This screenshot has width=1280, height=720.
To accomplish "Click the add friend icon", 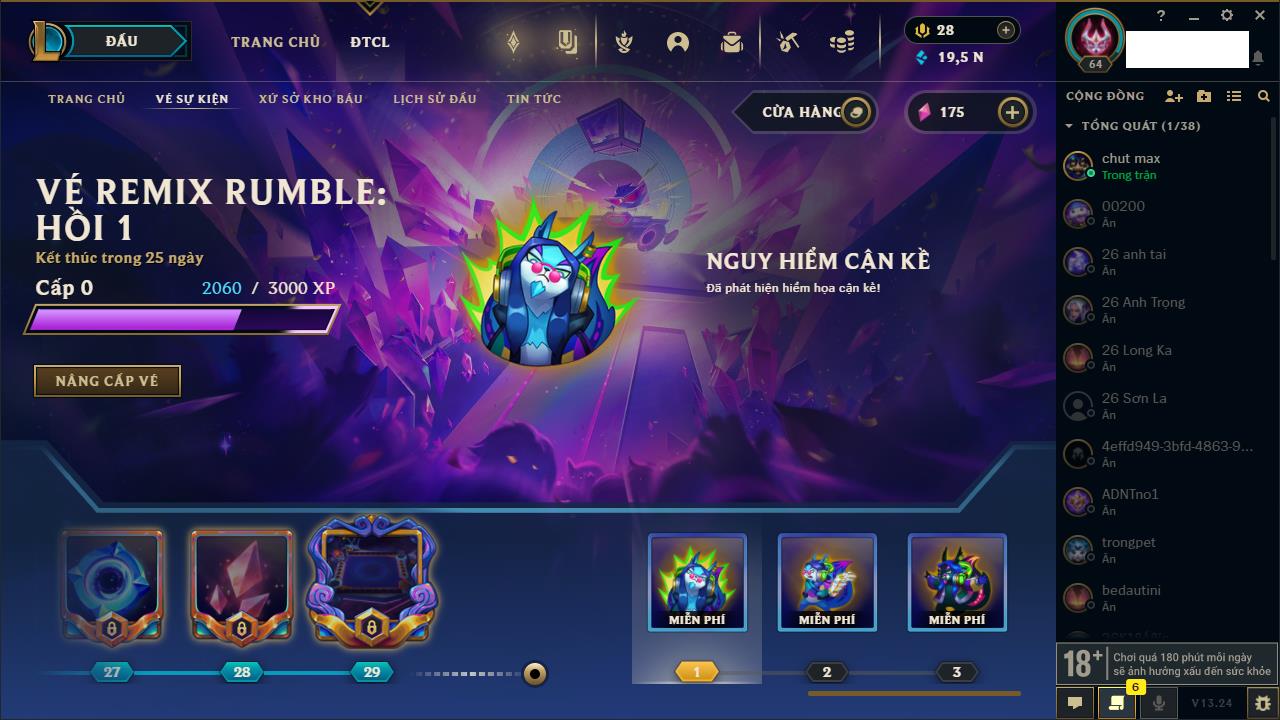I will click(x=1174, y=96).
